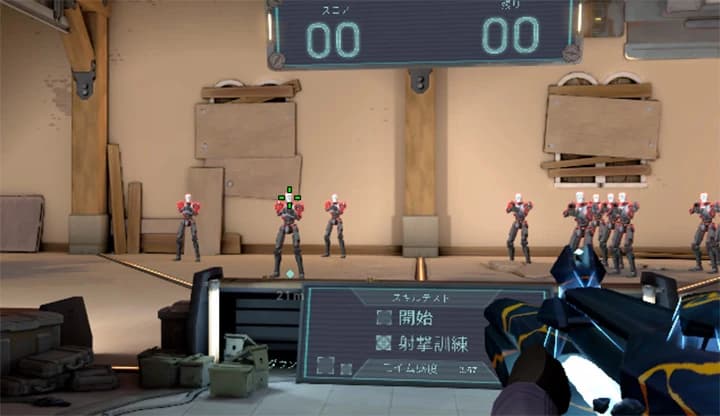Toggle the 射撃訓練 shooting practice option
The width and height of the screenshot is (720, 416).
(x=384, y=342)
